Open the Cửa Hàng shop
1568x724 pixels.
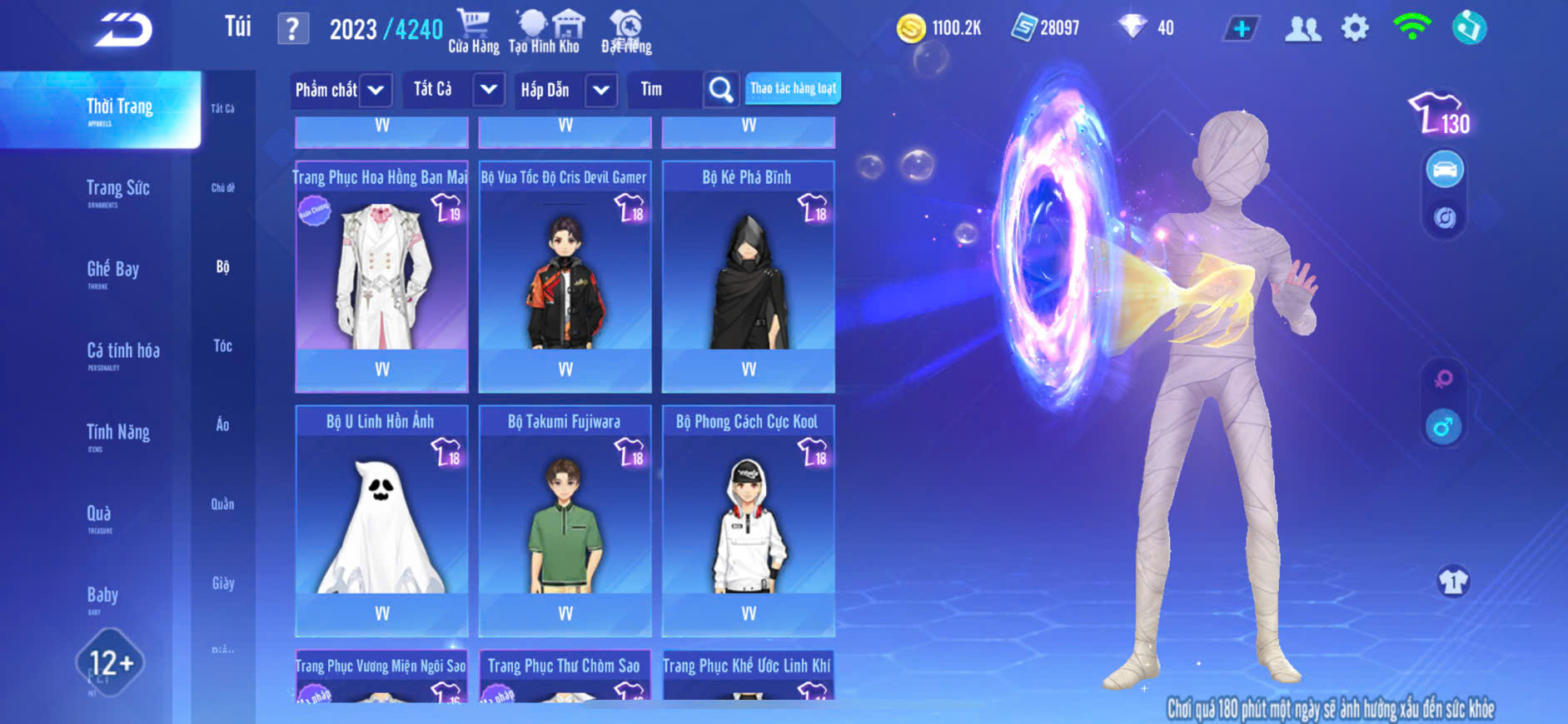point(474,32)
